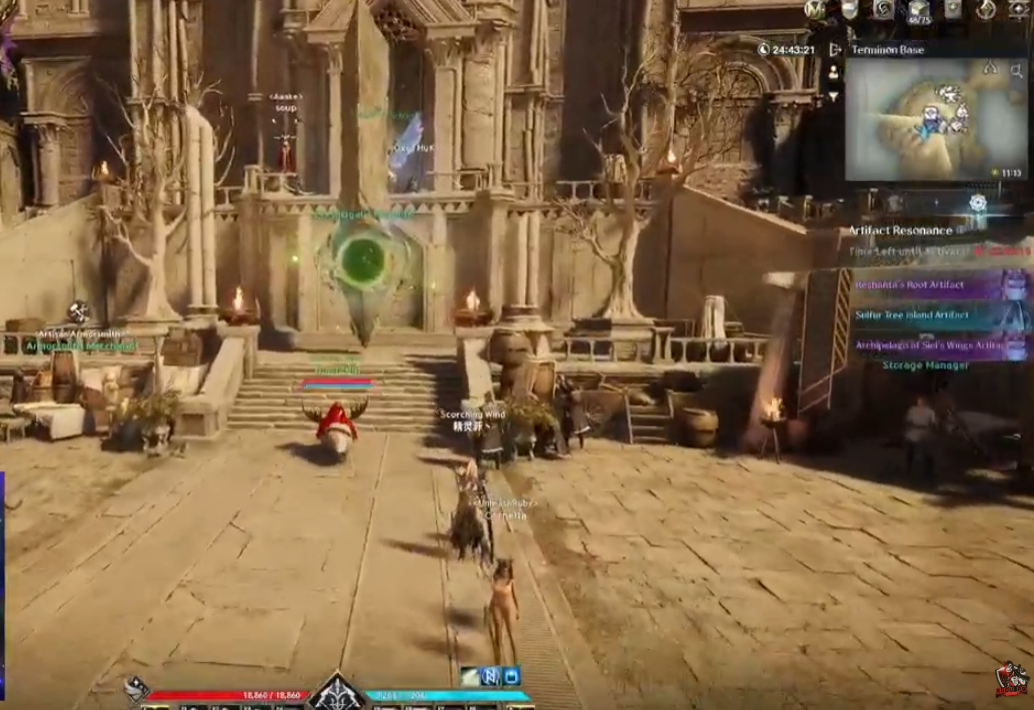This screenshot has height=710, width=1034.
Task: Click the class emblem between the bars
Action: point(338,693)
